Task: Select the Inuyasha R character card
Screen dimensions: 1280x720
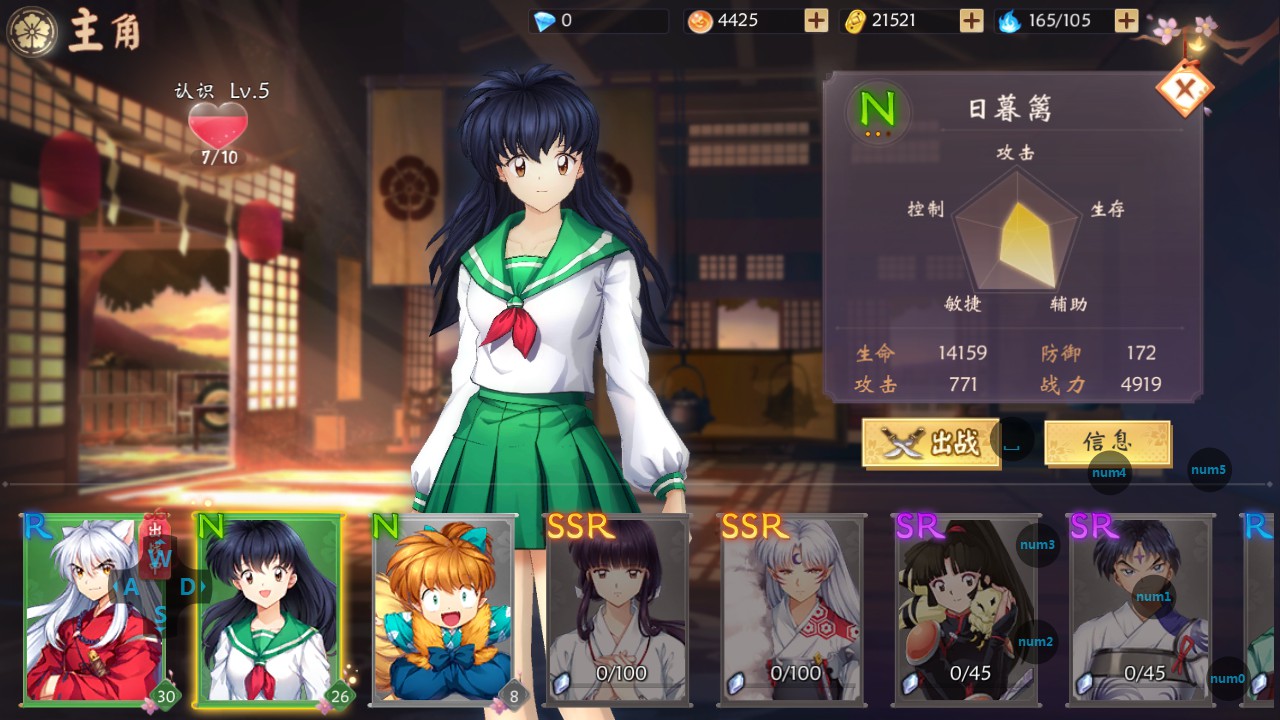Action: click(x=93, y=609)
